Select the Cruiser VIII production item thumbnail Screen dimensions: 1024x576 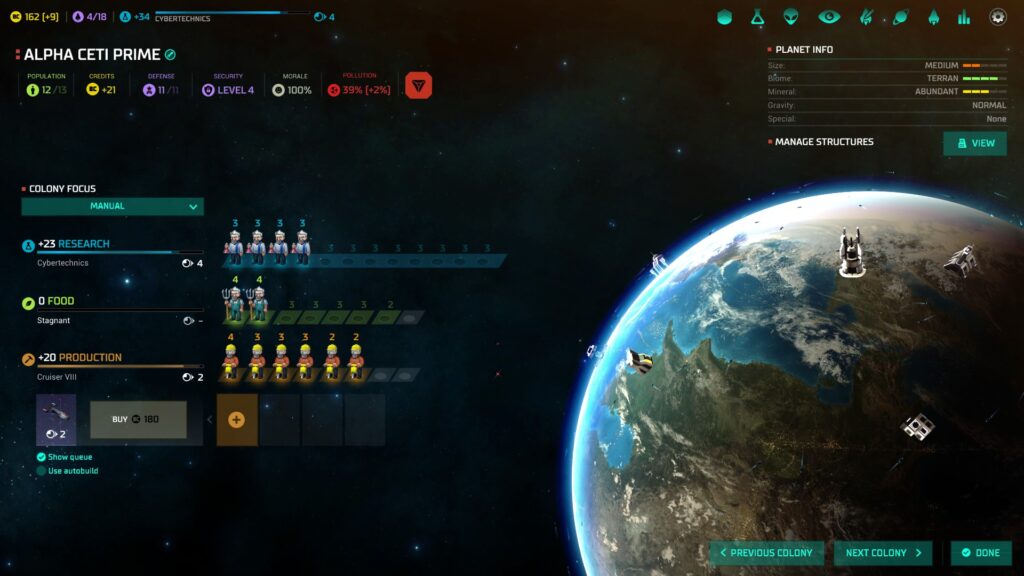point(56,419)
